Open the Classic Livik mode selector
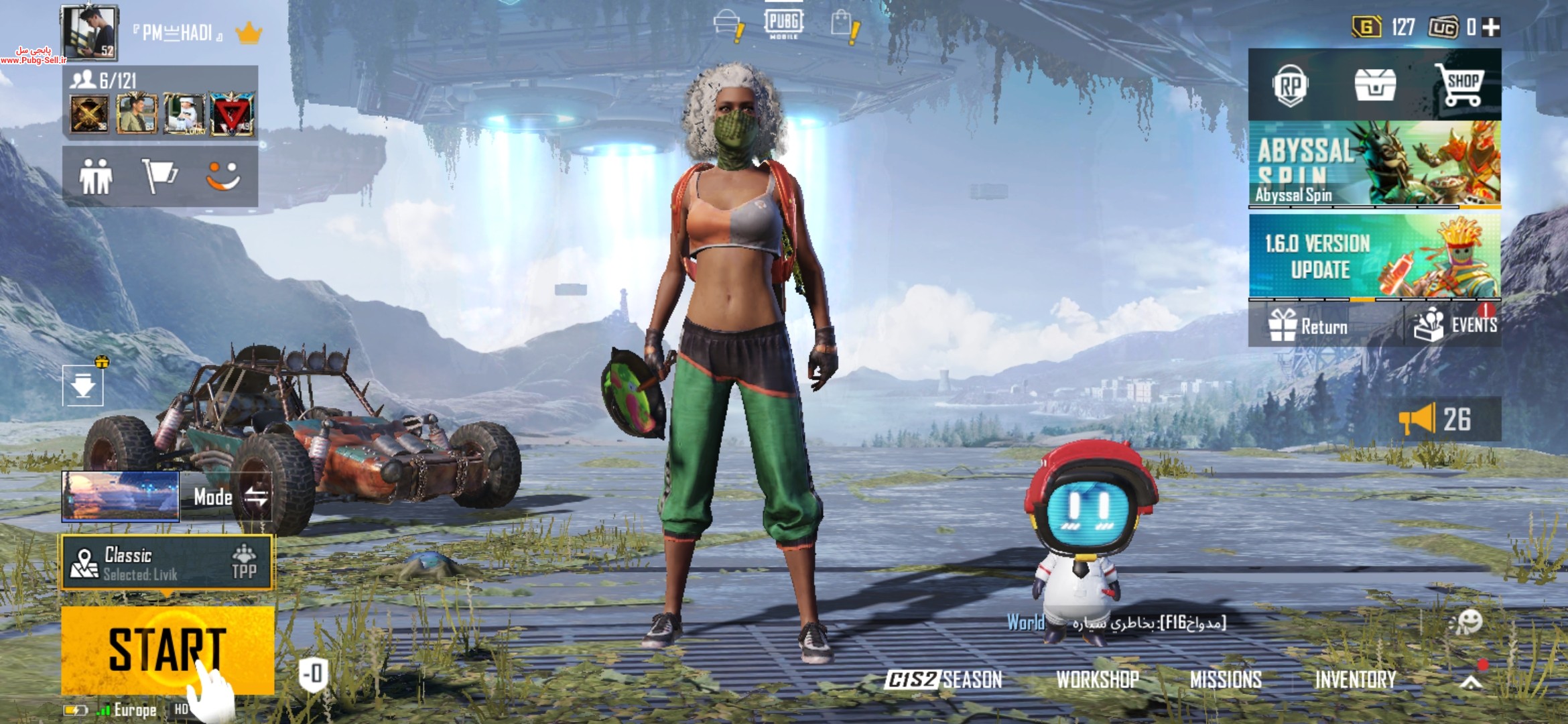The image size is (1568, 724). click(168, 562)
